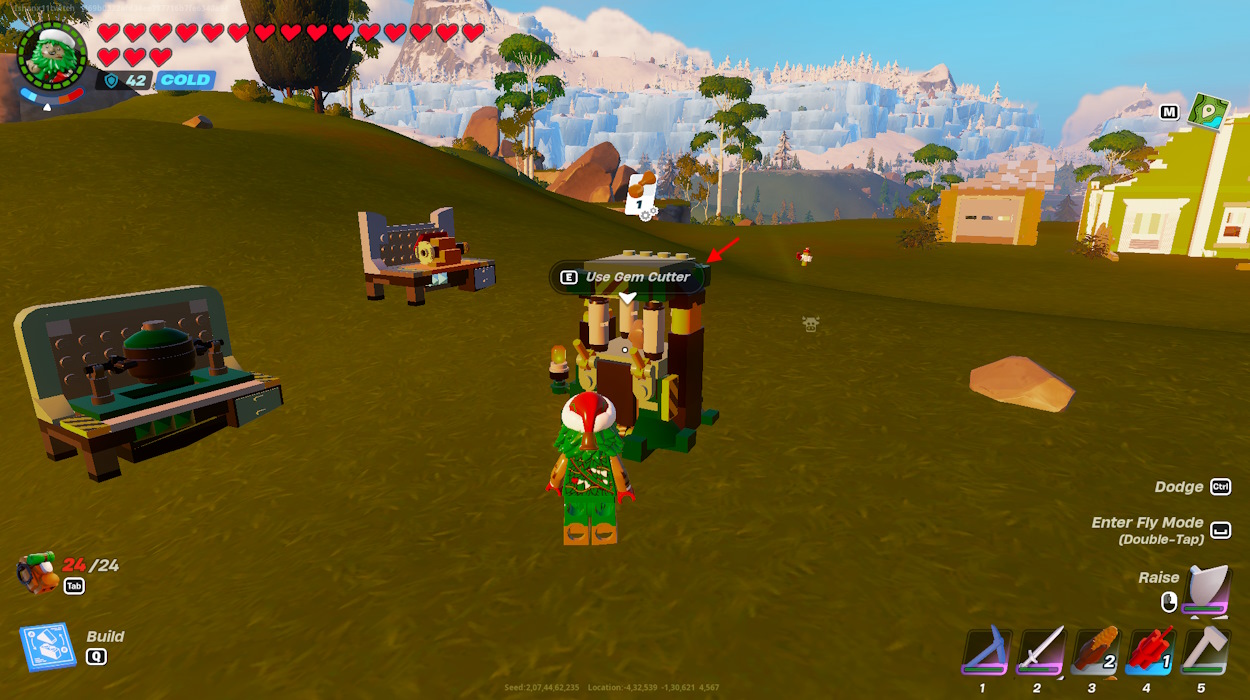Select the blue pickaxe hotbar slot
Image resolution: width=1250 pixels, height=700 pixels.
986,653
